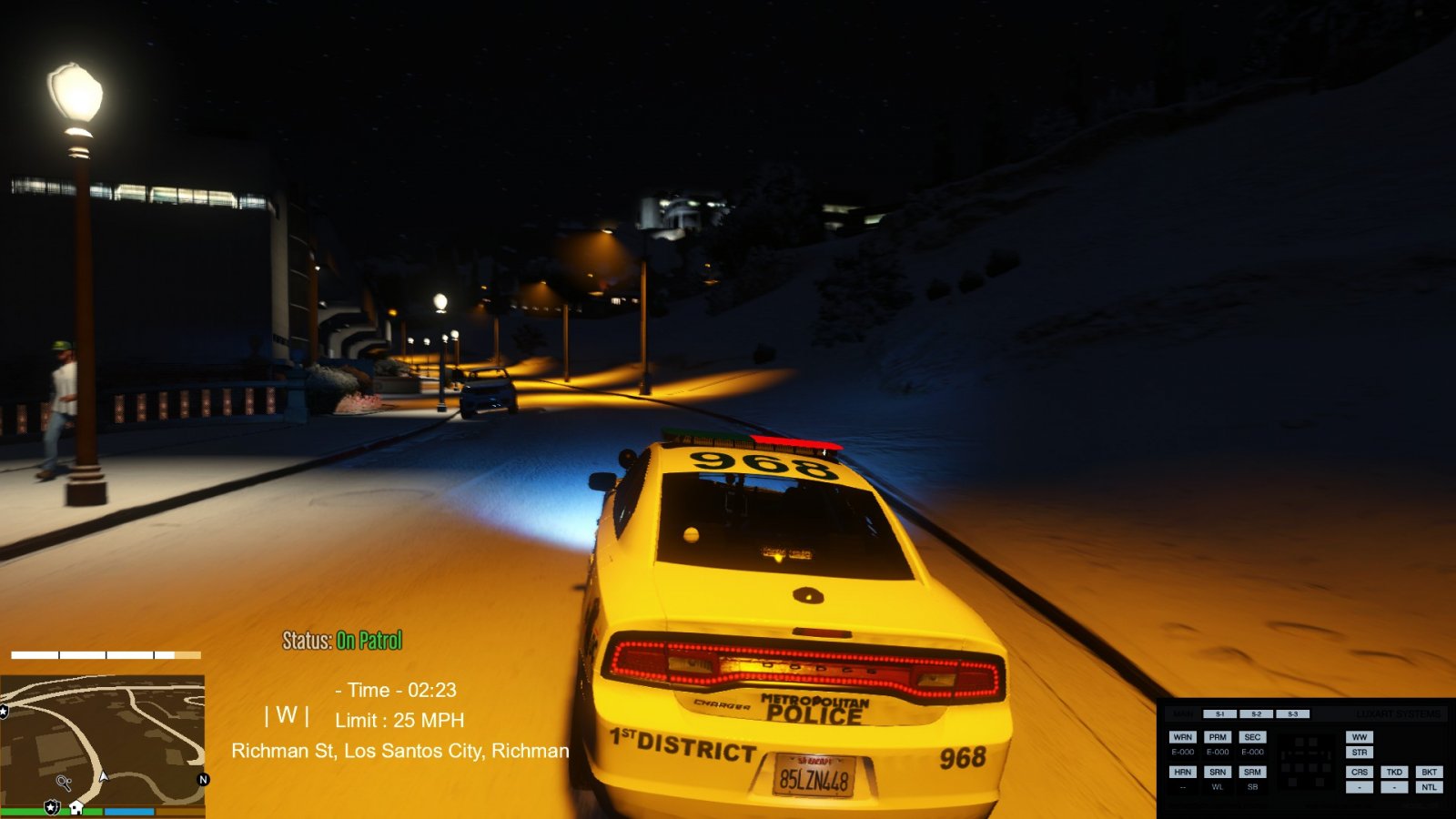Turn on CRS cruise lights
Viewport: 1456px width, 819px height.
[1360, 772]
